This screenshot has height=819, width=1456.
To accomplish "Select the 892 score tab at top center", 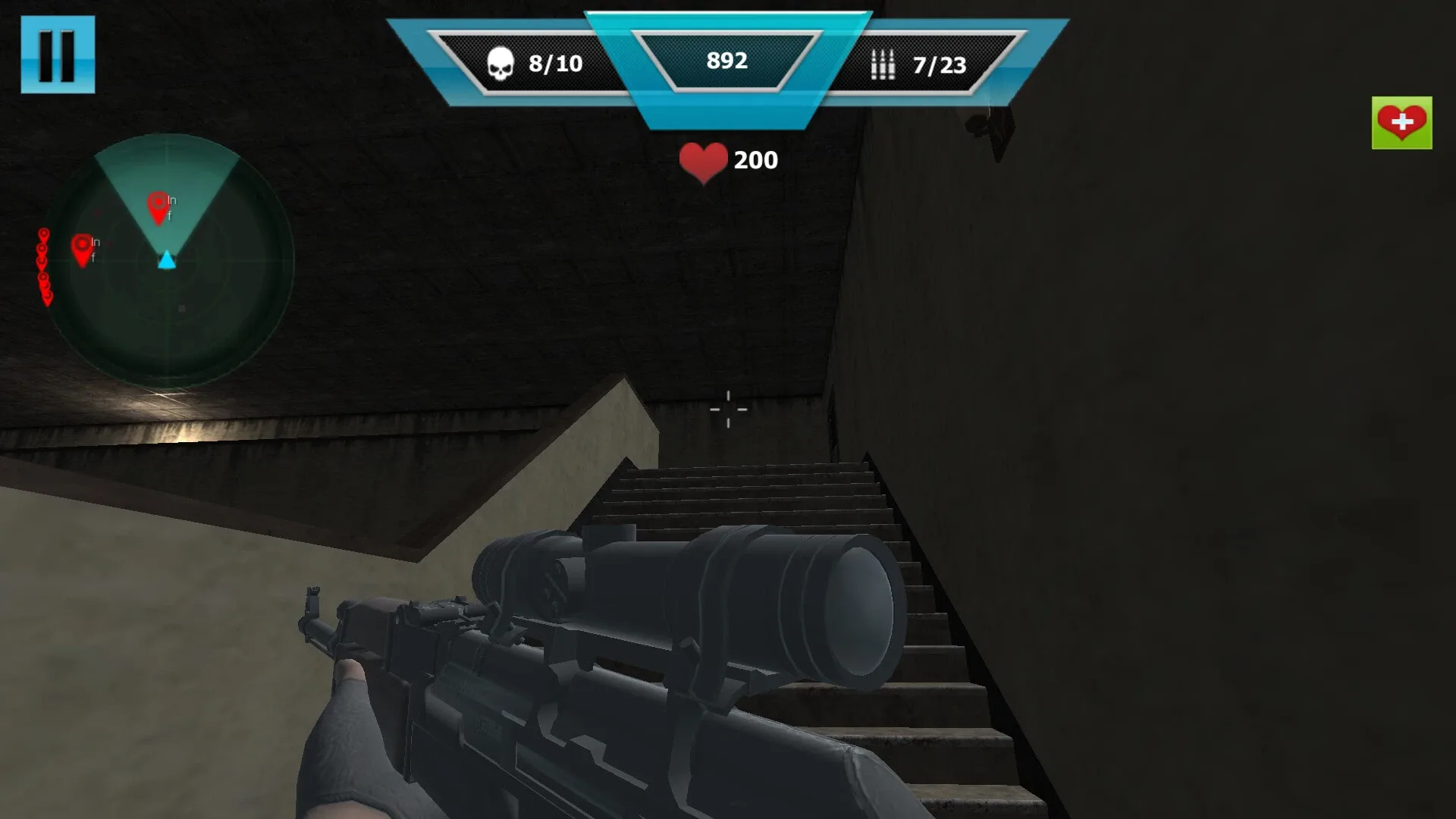I will tap(726, 61).
